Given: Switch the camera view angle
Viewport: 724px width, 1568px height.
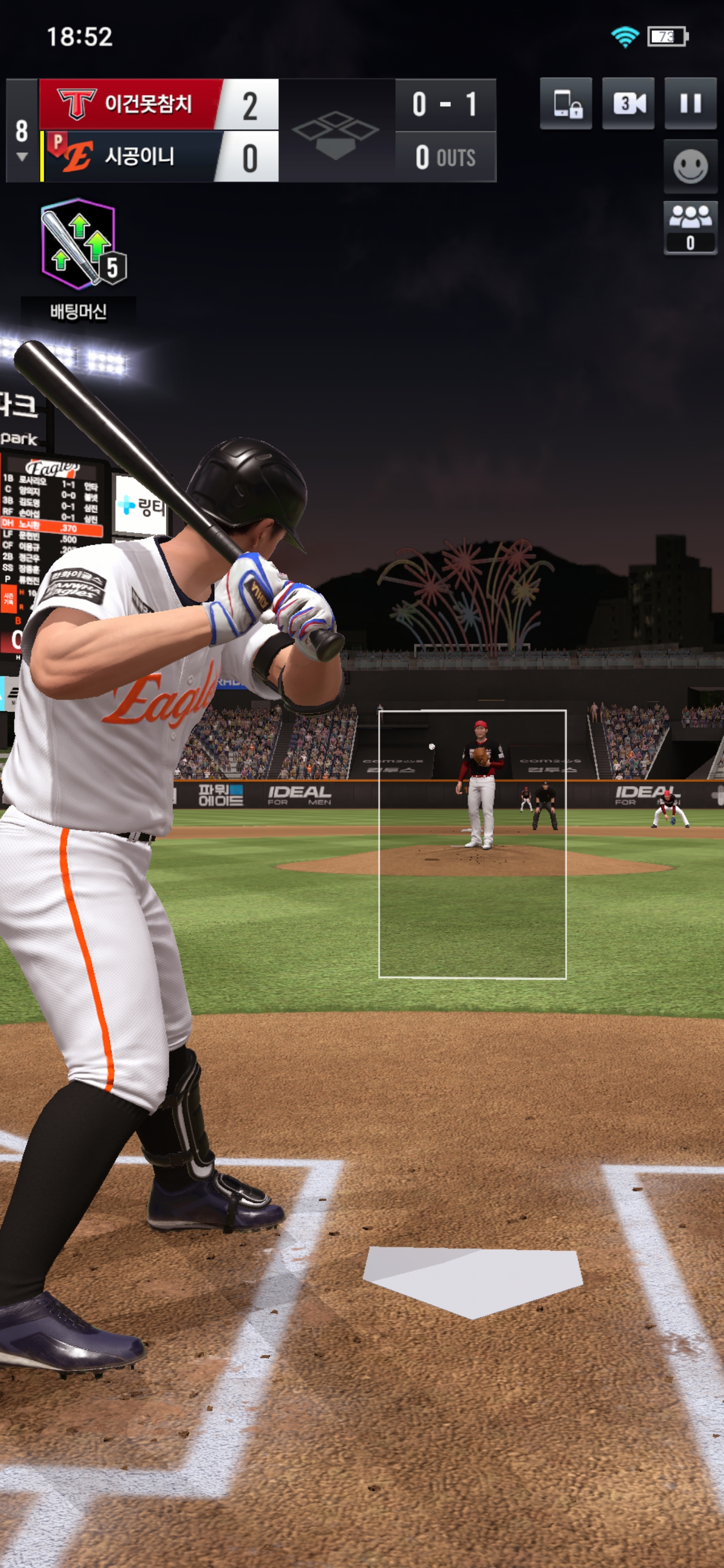Looking at the screenshot, I should 628,104.
